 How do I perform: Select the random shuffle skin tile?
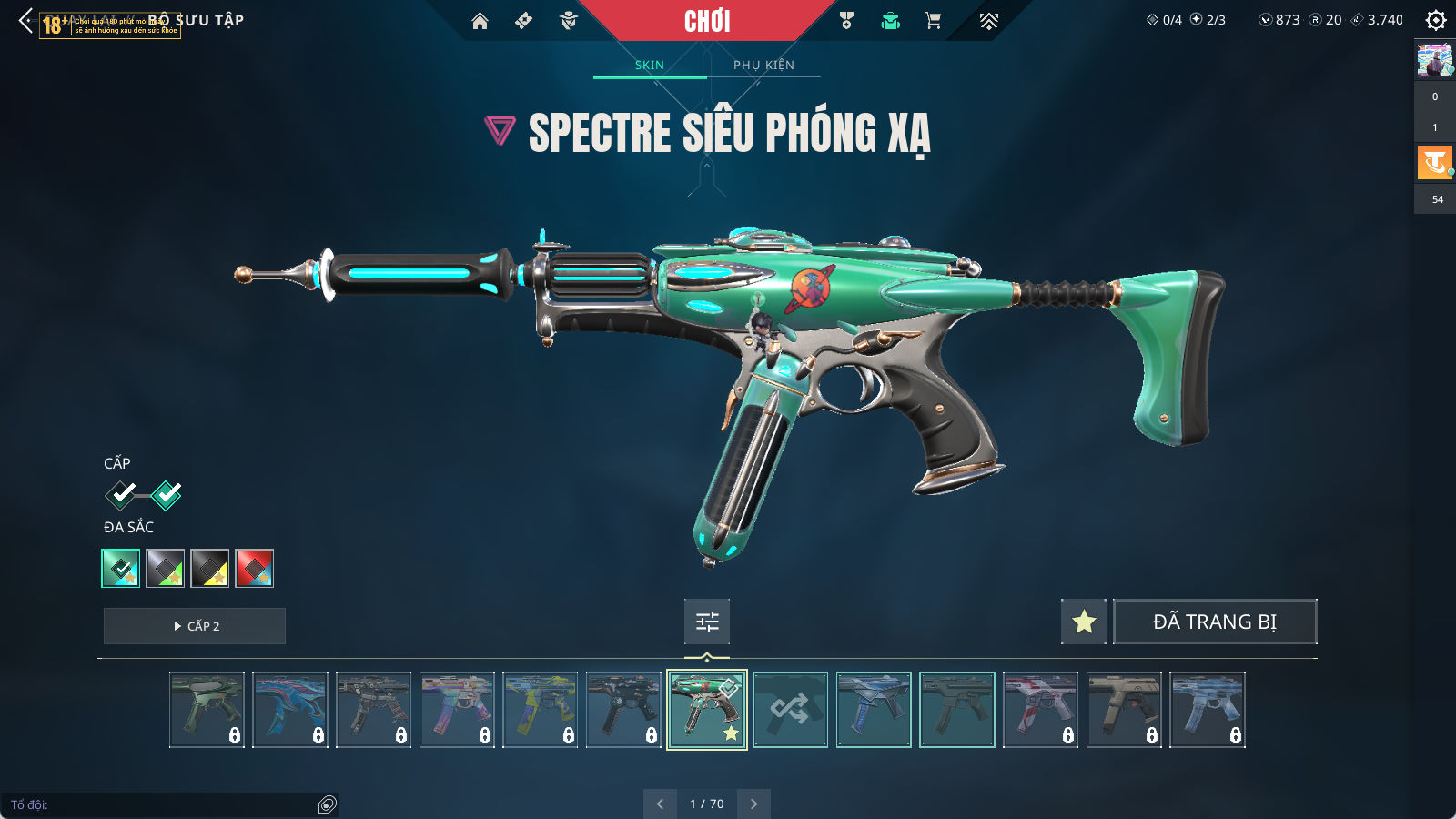[x=790, y=710]
